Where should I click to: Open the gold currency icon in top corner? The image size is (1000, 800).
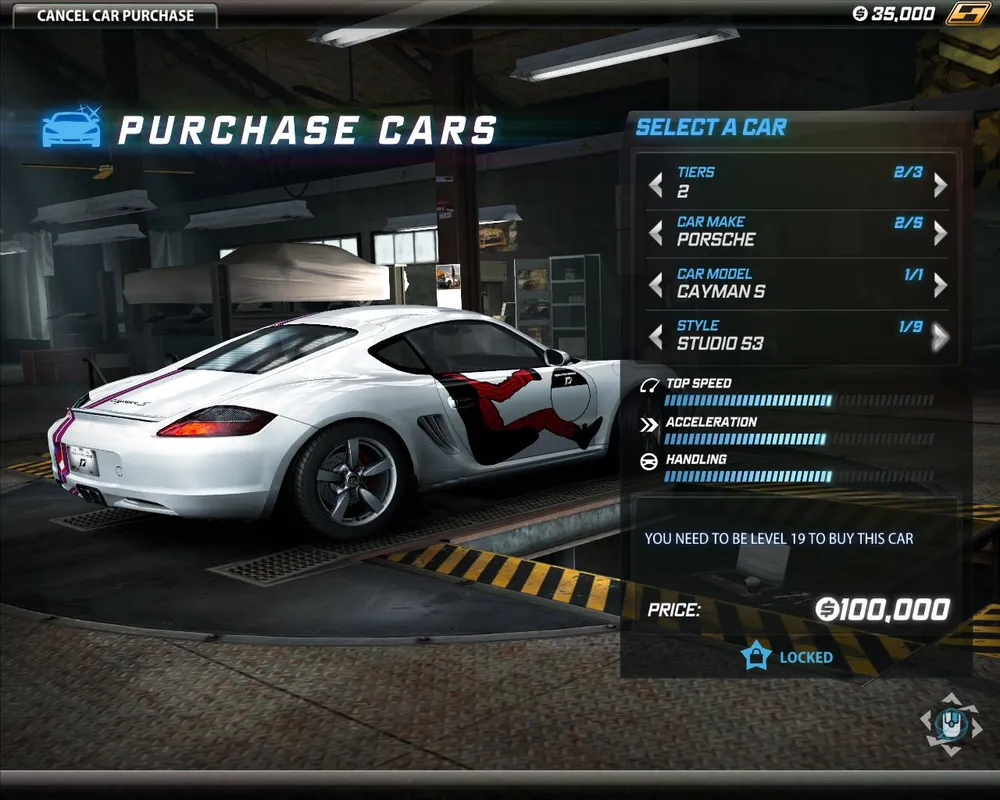(967, 14)
